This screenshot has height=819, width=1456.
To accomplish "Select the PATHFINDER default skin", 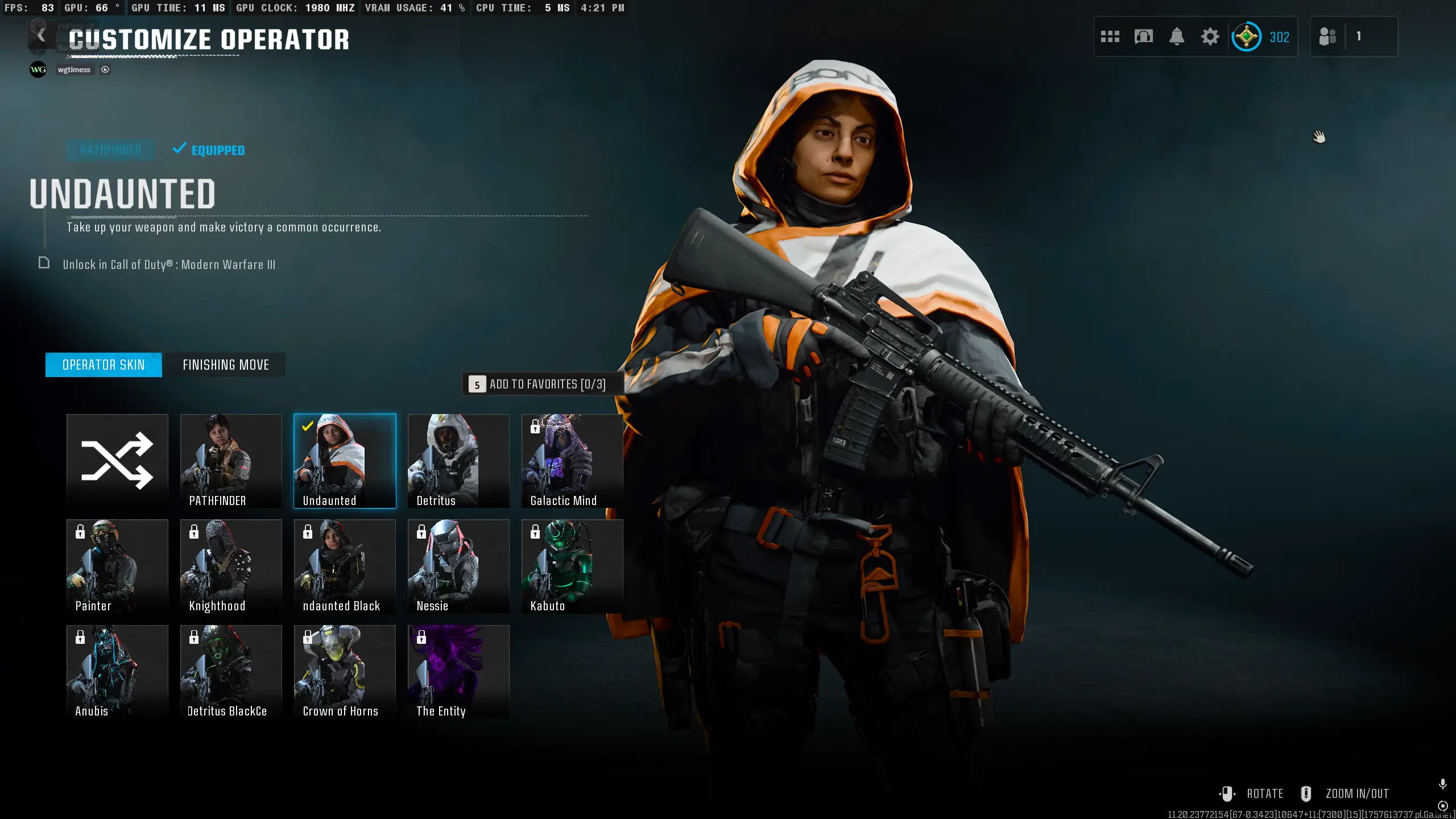I will 231,461.
